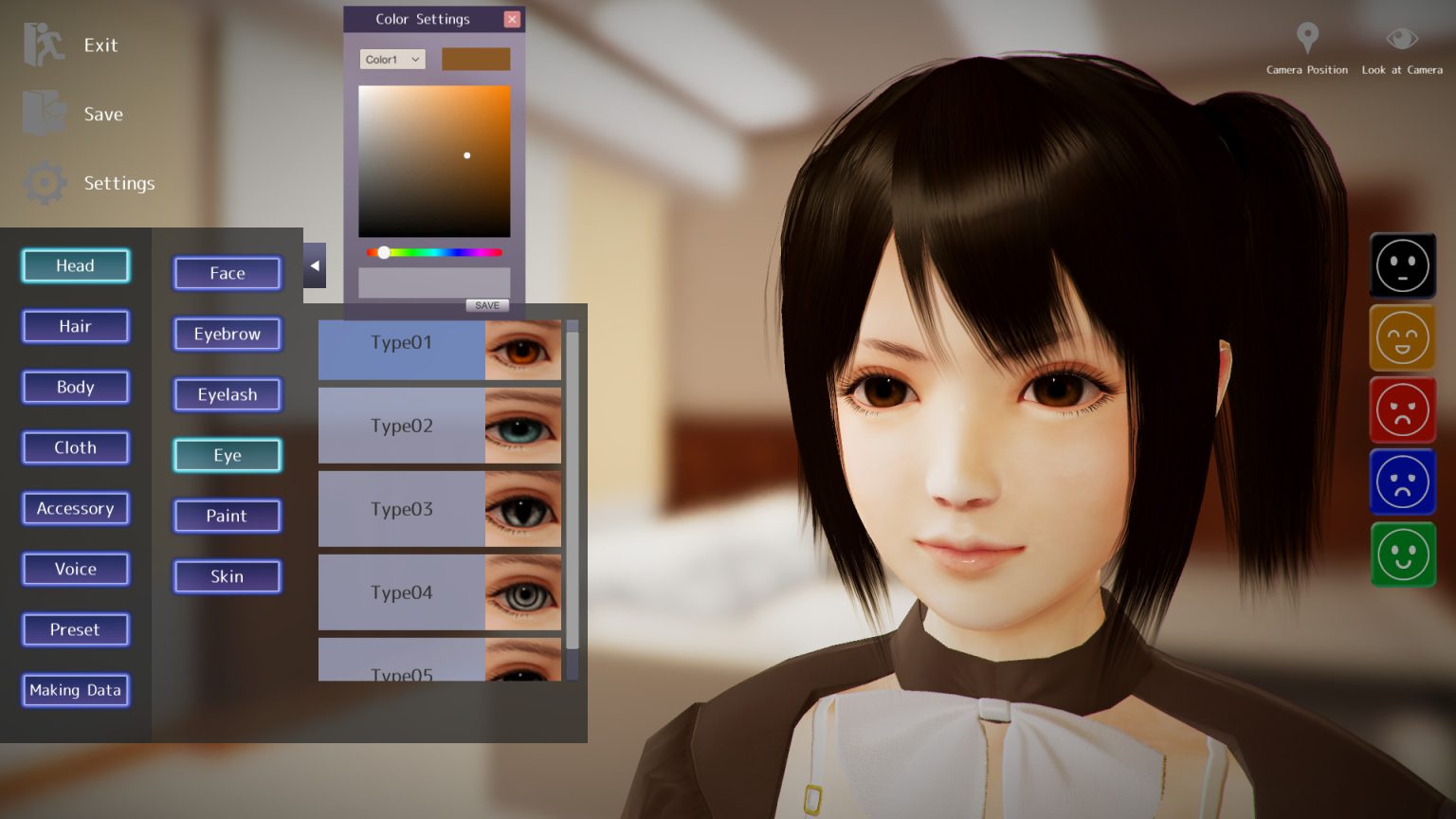
Task: Collapse the Color Settings panel with the arrow
Action: [x=314, y=265]
